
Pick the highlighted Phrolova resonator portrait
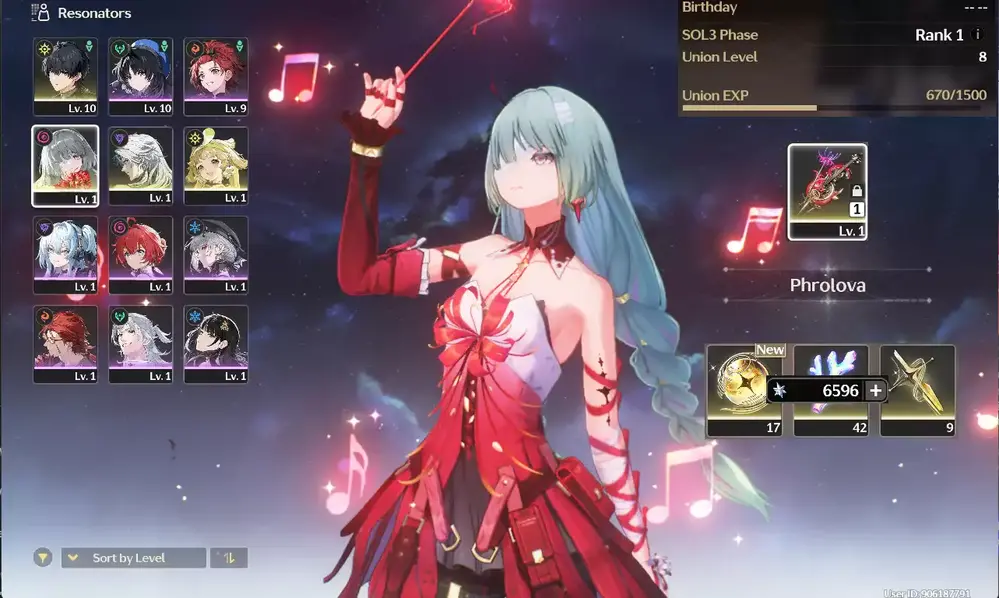click(x=65, y=165)
